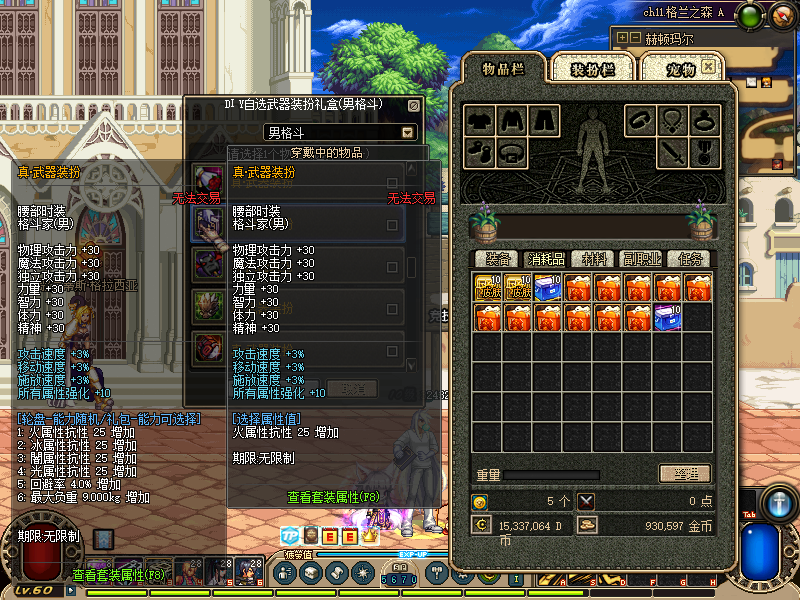Image resolution: width=800 pixels, height=600 pixels.
Task: Switch to the 任务 quest items category
Action: 689,259
